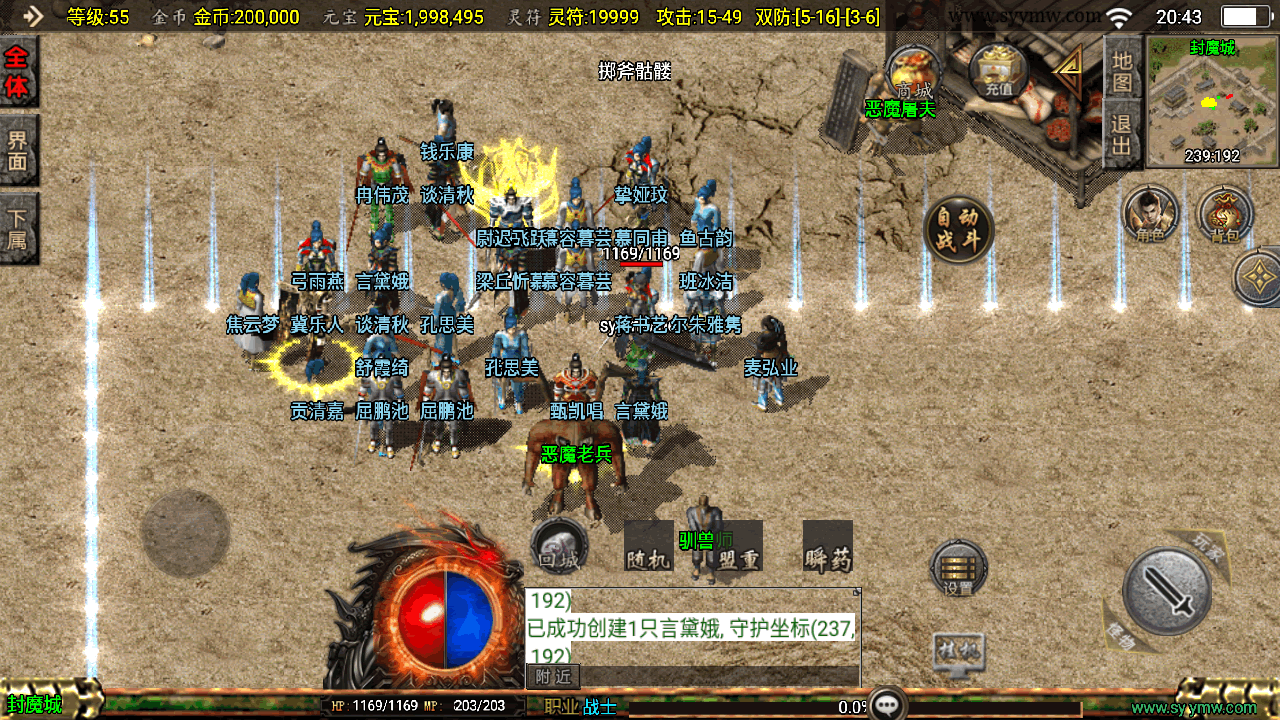
Task: Open the chat speech bubble icon
Action: [886, 704]
